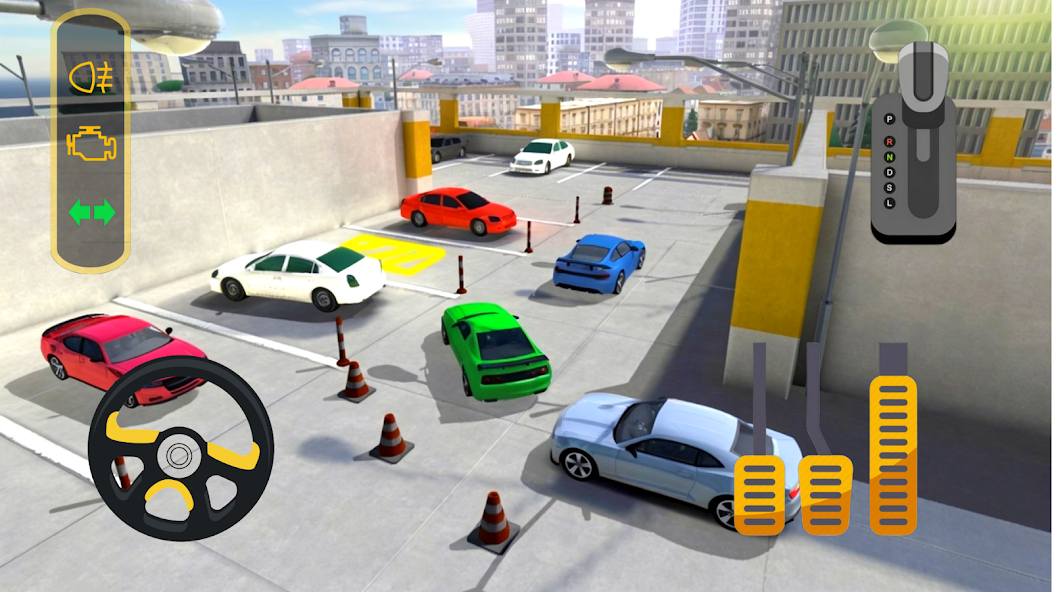Screen dimensions: 1052x592
Task: Hit the middle brake pedal
Action: point(826,492)
